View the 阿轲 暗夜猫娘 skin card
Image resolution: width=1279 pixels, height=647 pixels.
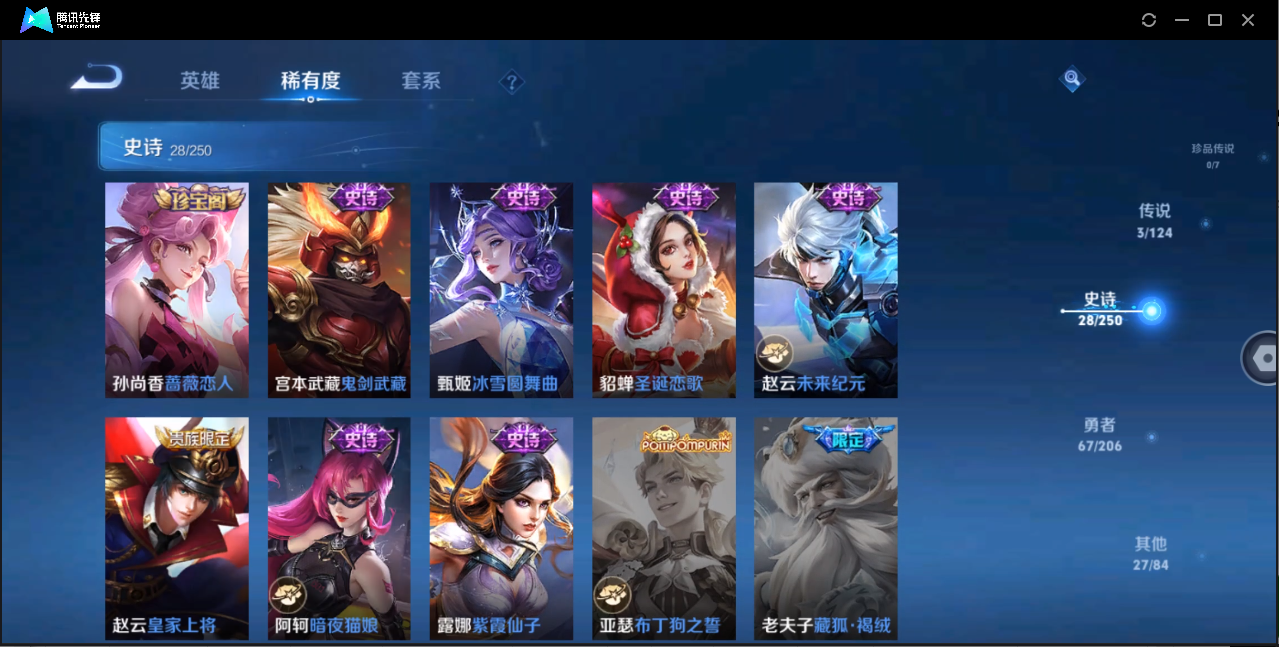point(339,528)
